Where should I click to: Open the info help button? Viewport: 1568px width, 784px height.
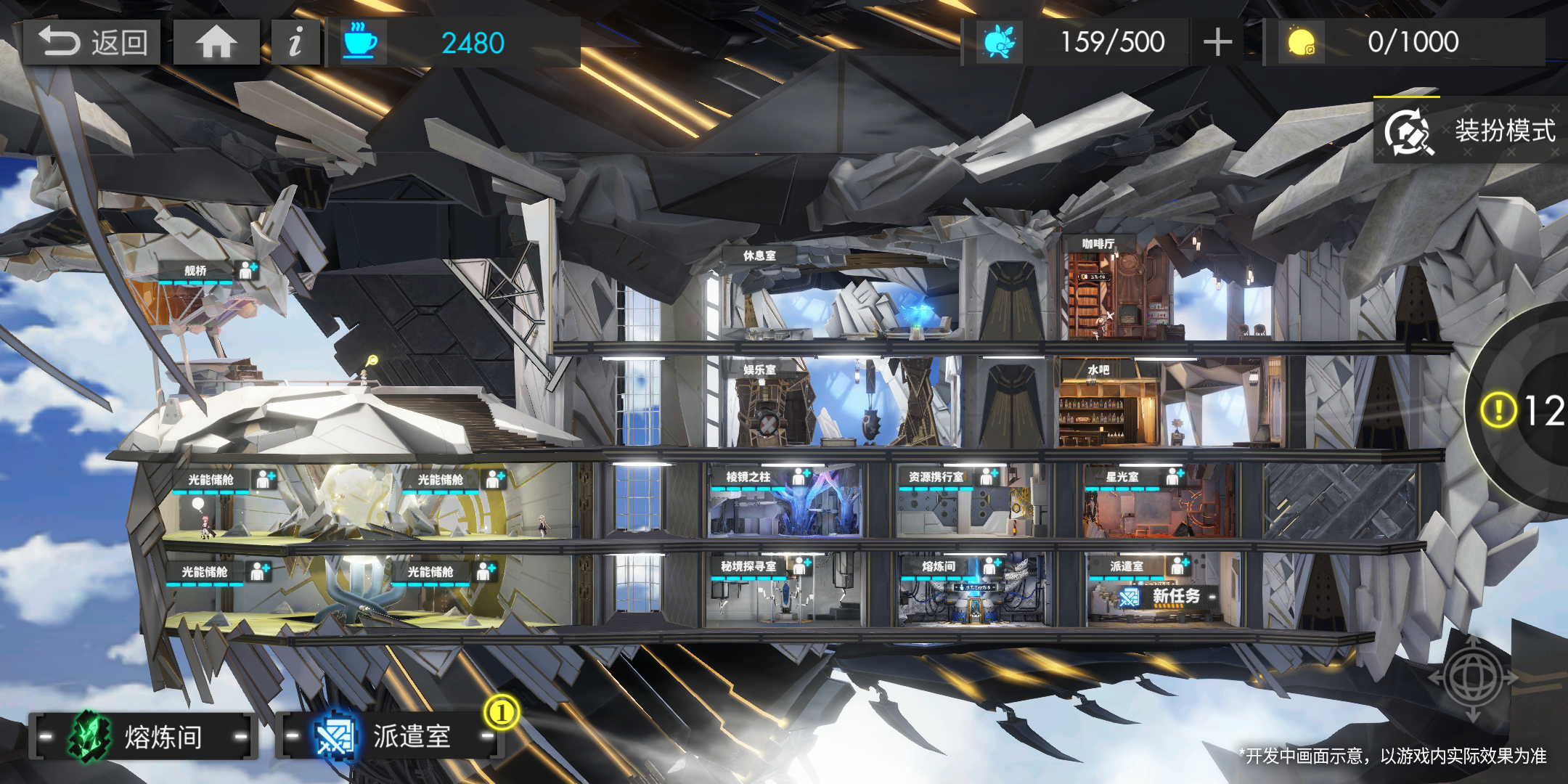(295, 42)
